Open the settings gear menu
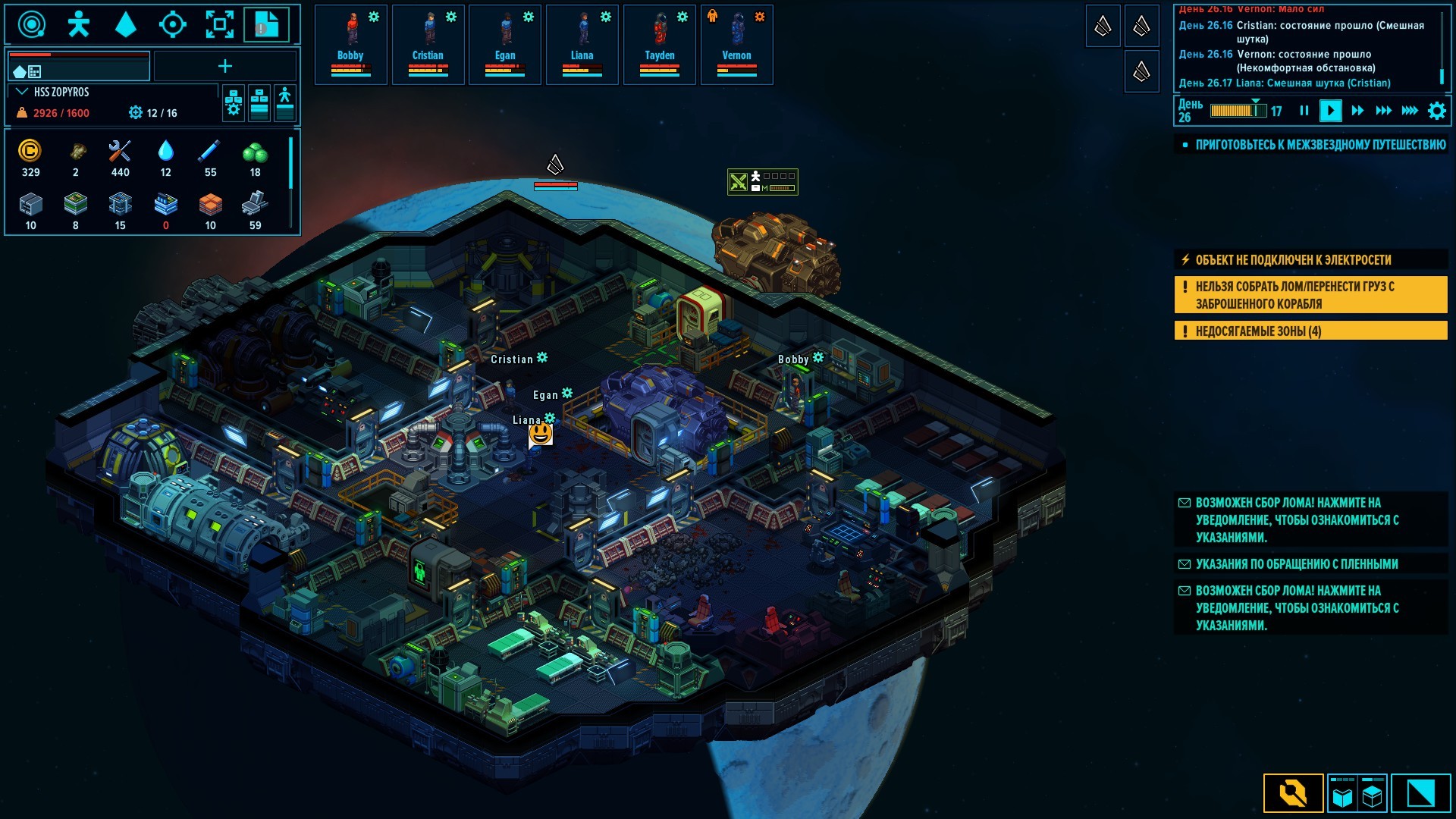This screenshot has height=819, width=1456. pos(1436,111)
